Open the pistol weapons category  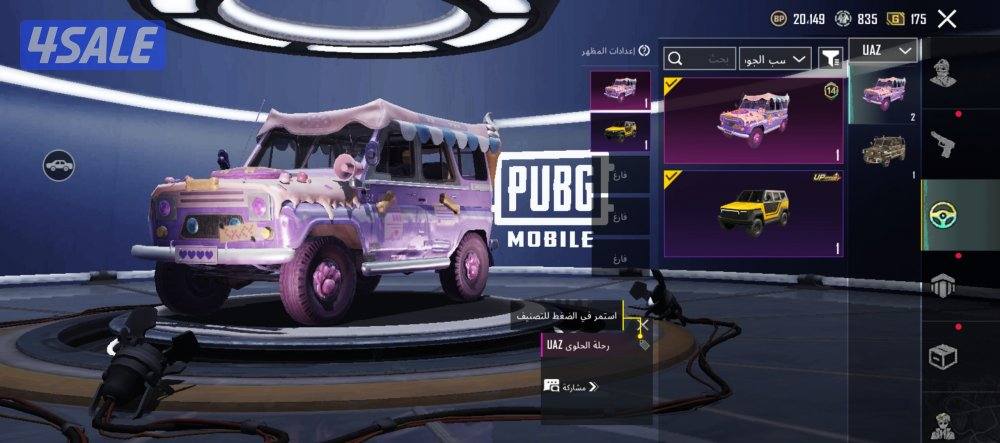[x=943, y=142]
